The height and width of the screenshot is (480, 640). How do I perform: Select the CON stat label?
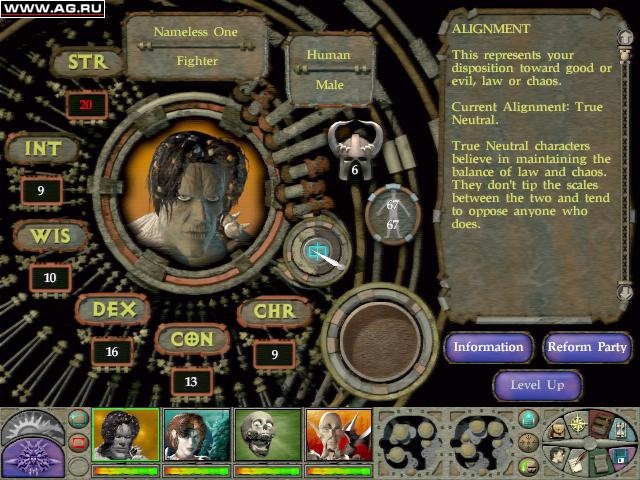191,340
